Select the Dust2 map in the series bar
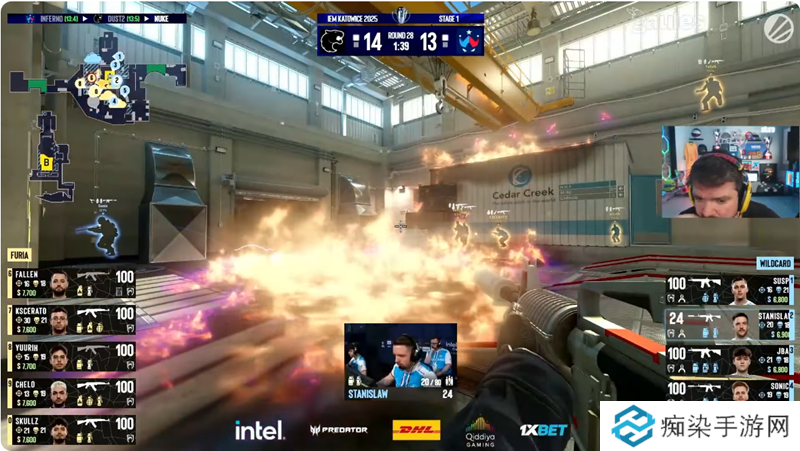Image resolution: width=800 pixels, height=451 pixels. [109, 18]
